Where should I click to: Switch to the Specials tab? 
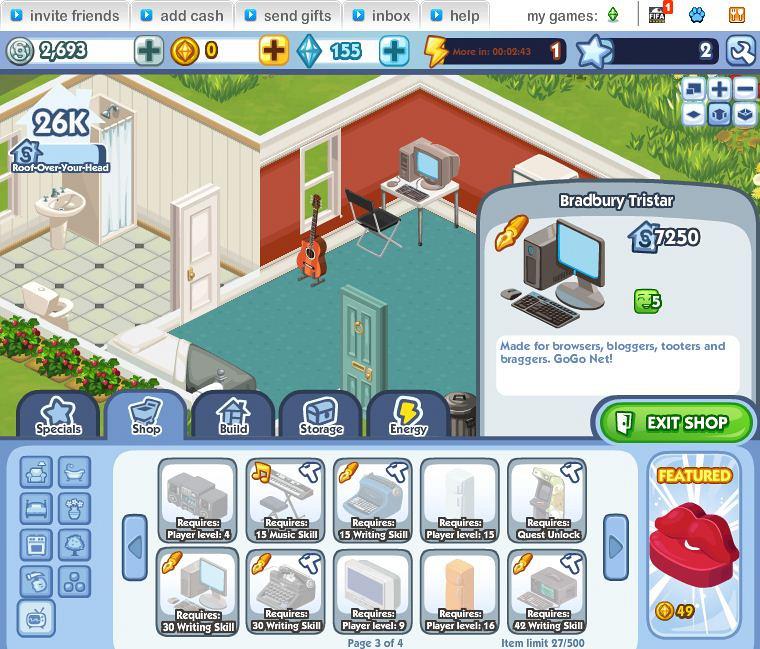point(58,415)
